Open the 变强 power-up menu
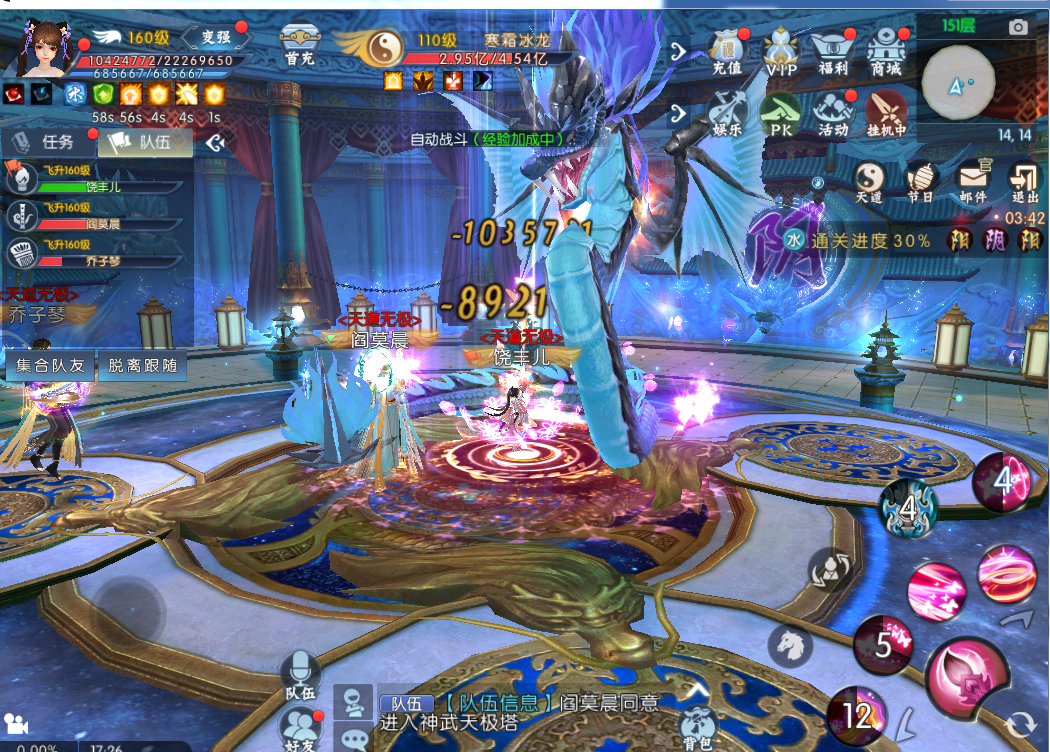 coord(216,37)
